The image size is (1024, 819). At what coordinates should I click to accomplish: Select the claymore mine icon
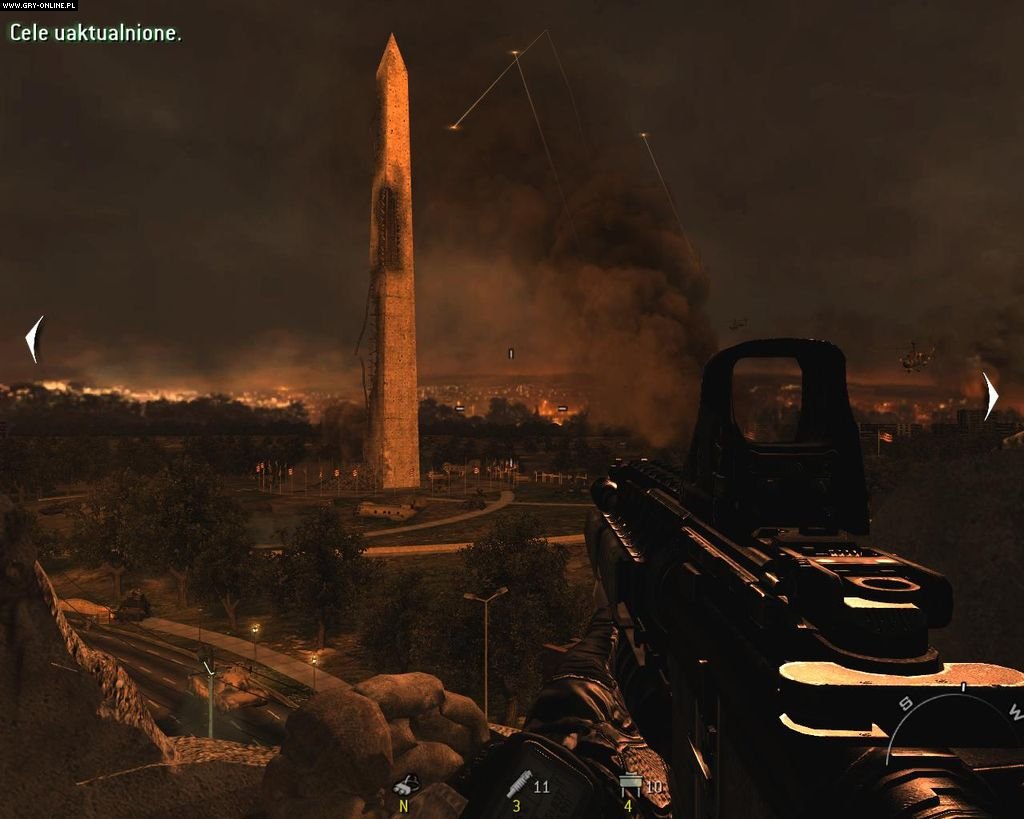(630, 785)
